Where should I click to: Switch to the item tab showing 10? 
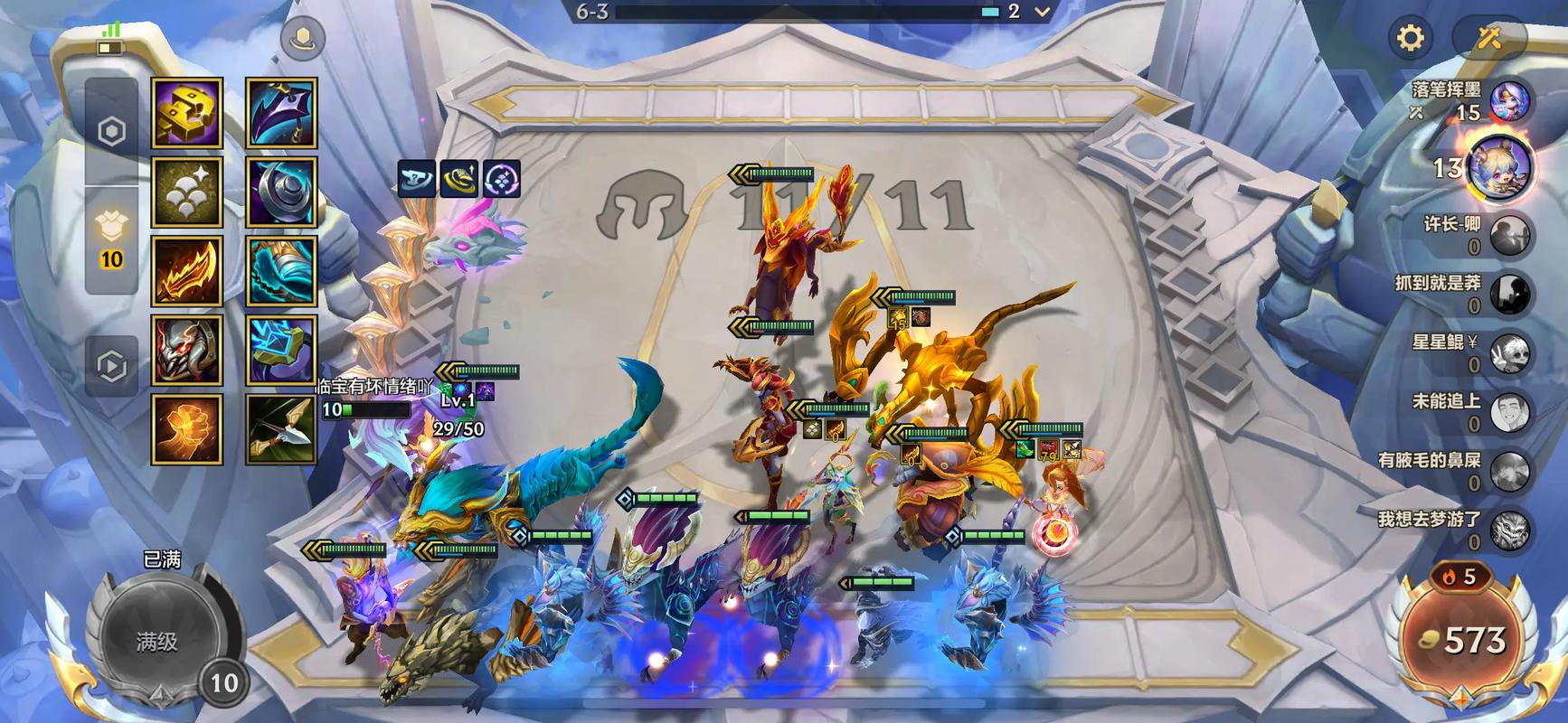pos(111,241)
